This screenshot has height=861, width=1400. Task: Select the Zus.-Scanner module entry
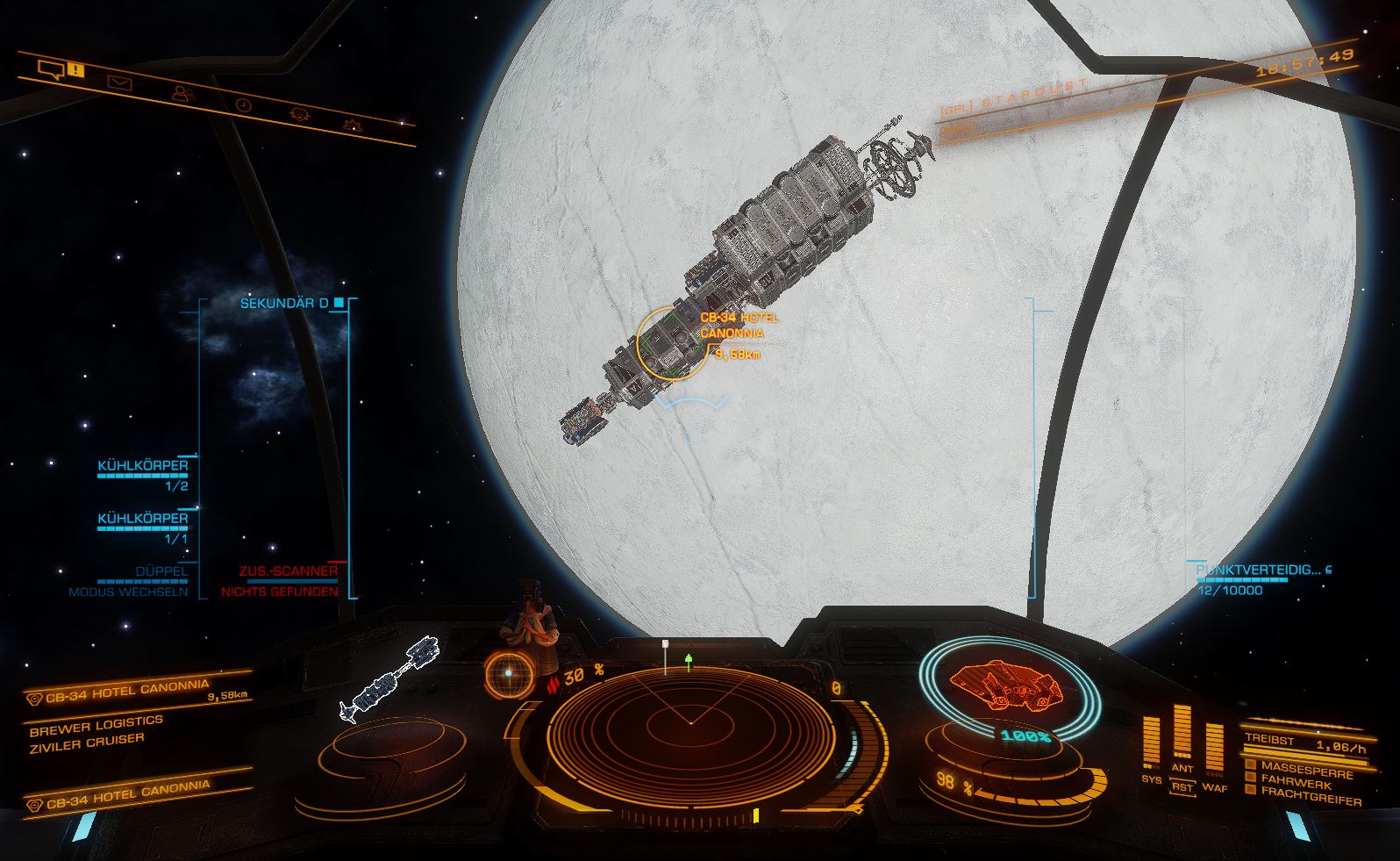click(288, 571)
